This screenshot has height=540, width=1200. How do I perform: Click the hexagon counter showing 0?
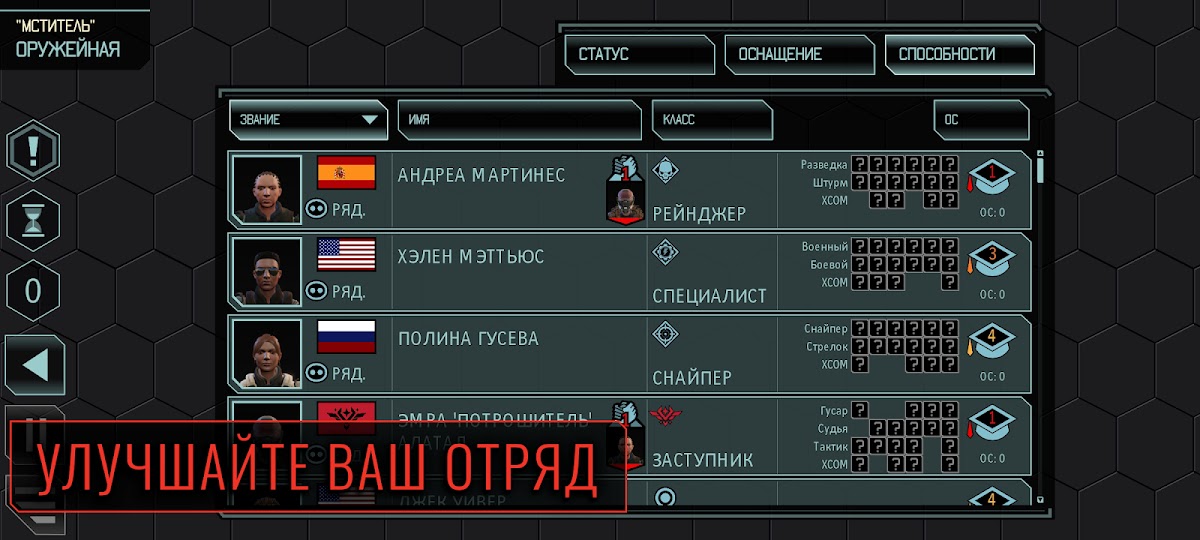tap(33, 292)
